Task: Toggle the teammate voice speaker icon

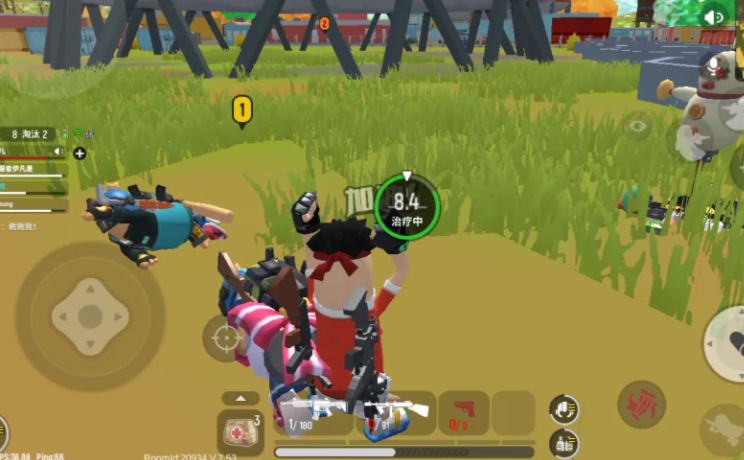Action: 59,152
